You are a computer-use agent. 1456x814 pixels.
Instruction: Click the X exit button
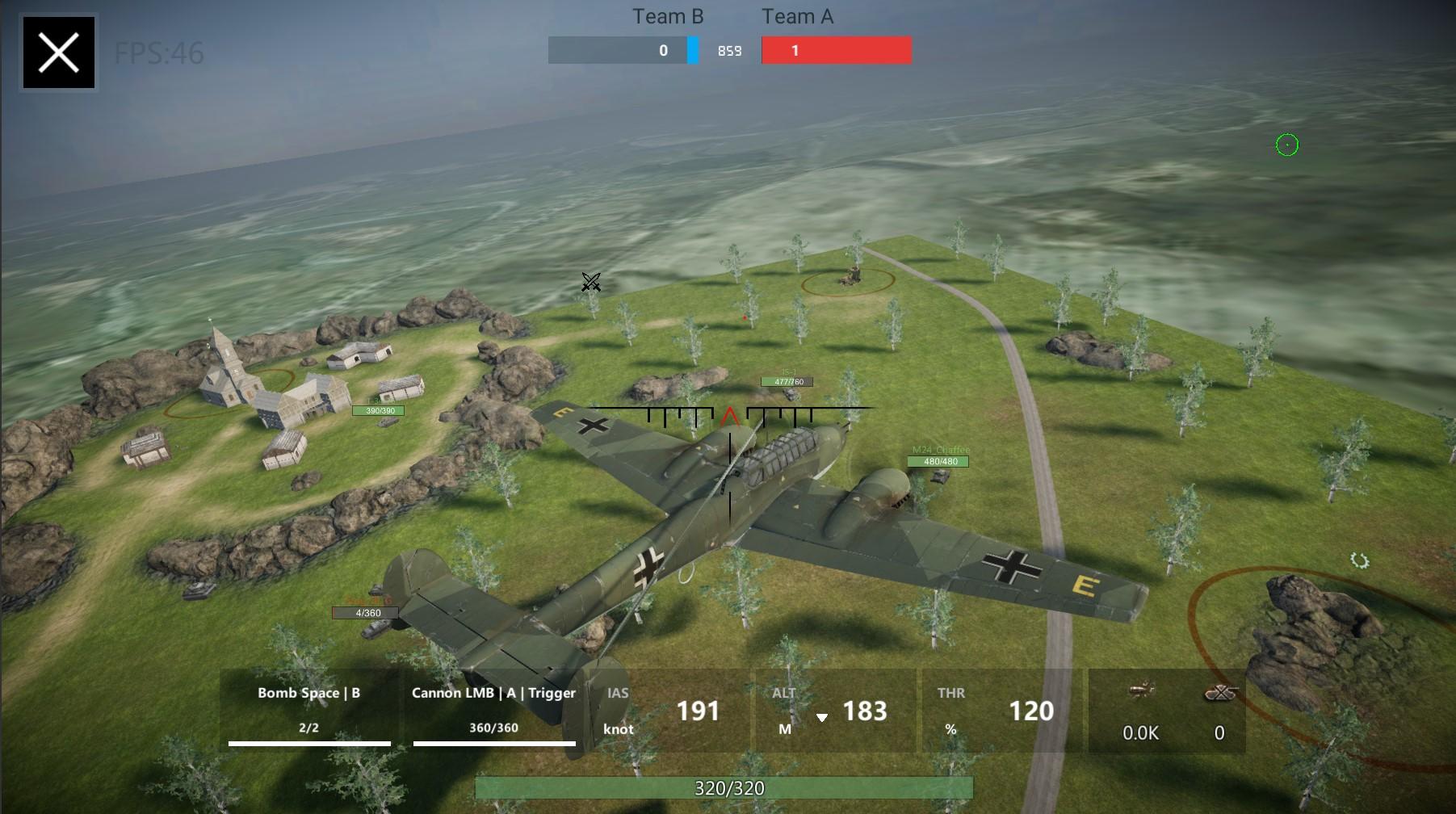pos(57,53)
